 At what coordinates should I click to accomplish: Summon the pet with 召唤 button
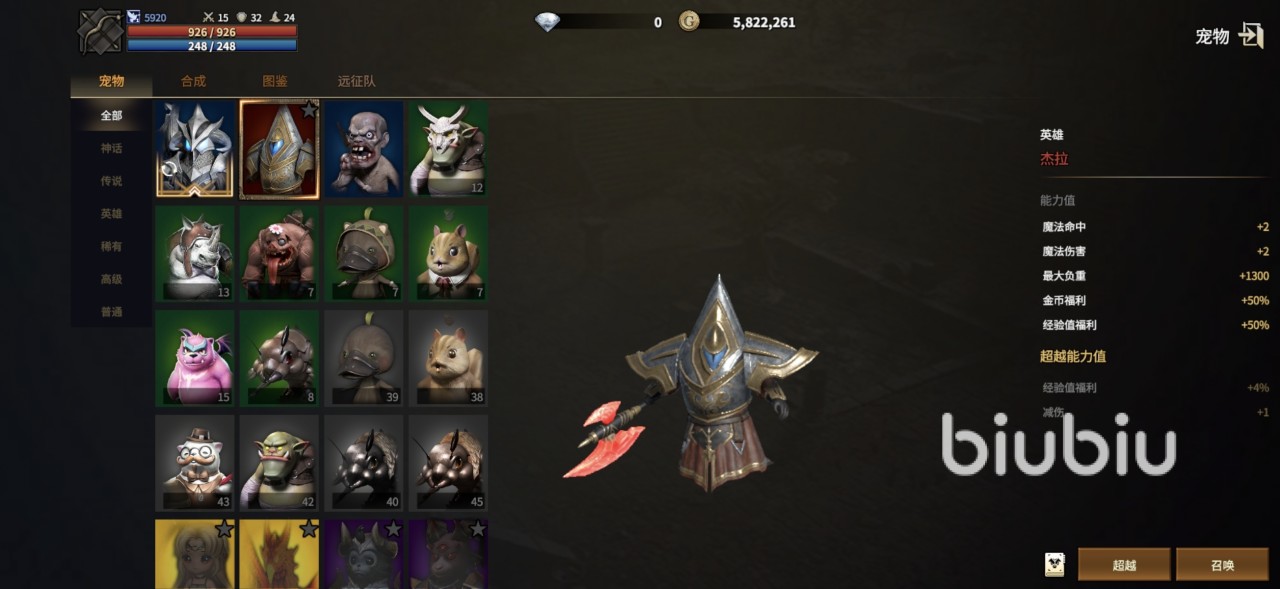pos(1222,565)
